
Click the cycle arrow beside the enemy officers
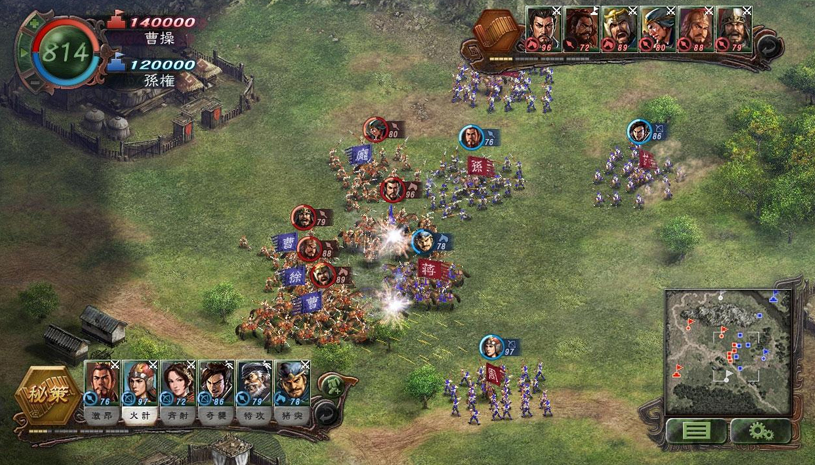(x=768, y=45)
